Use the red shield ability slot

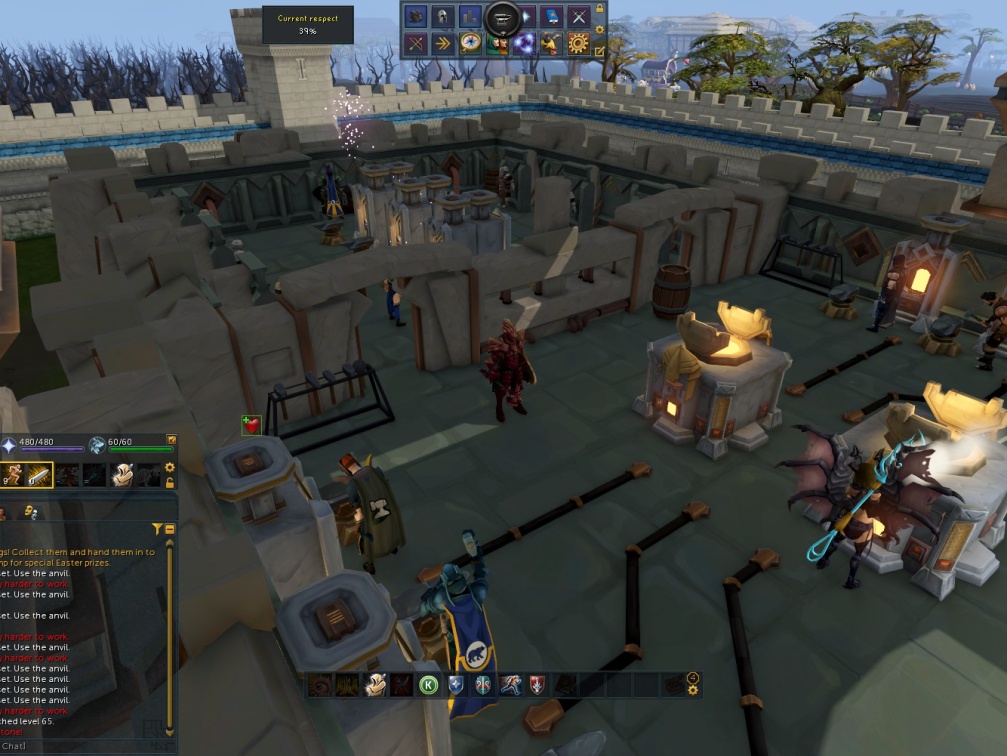(537, 685)
